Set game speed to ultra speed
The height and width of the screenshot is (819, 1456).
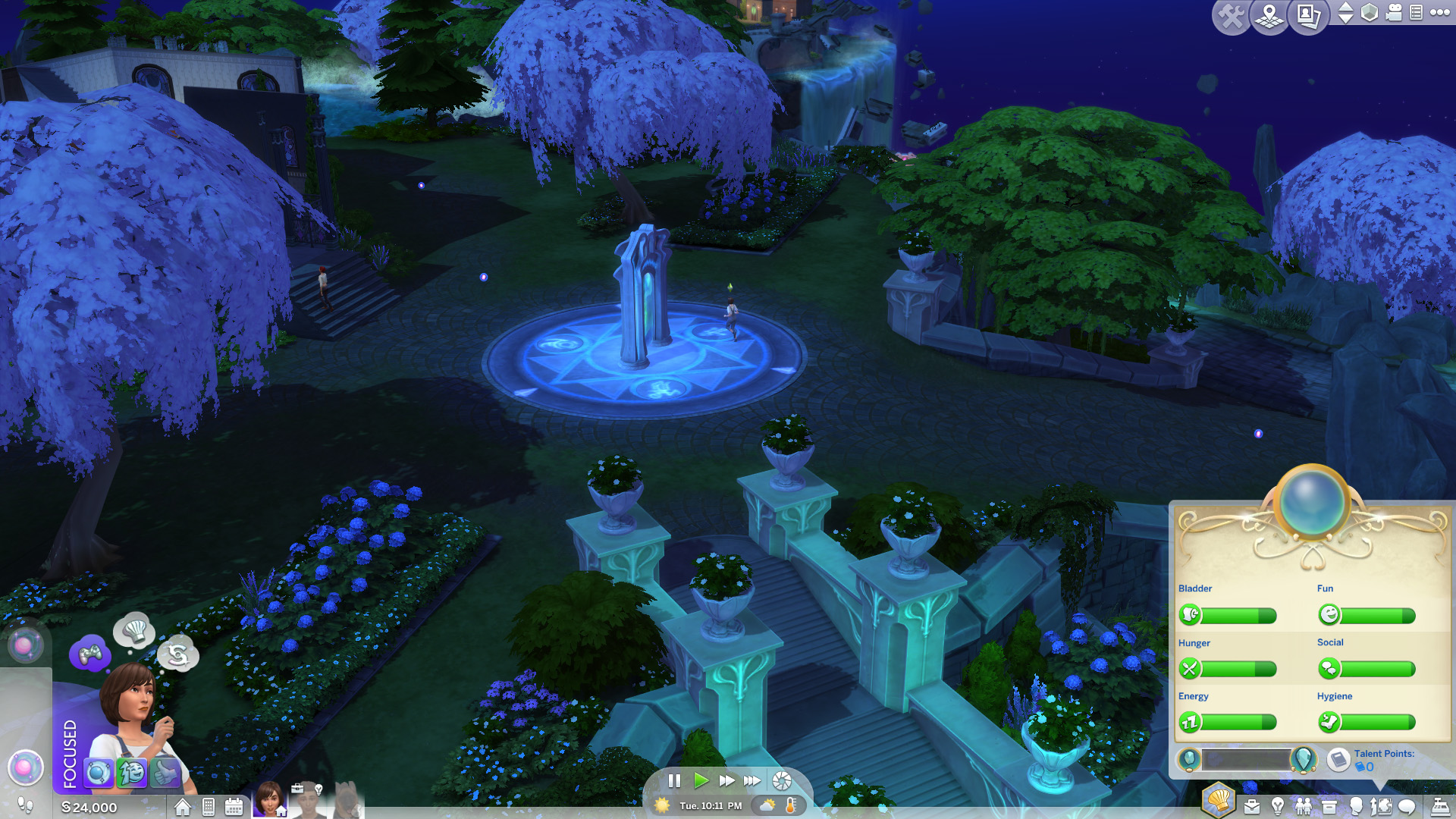(x=752, y=781)
